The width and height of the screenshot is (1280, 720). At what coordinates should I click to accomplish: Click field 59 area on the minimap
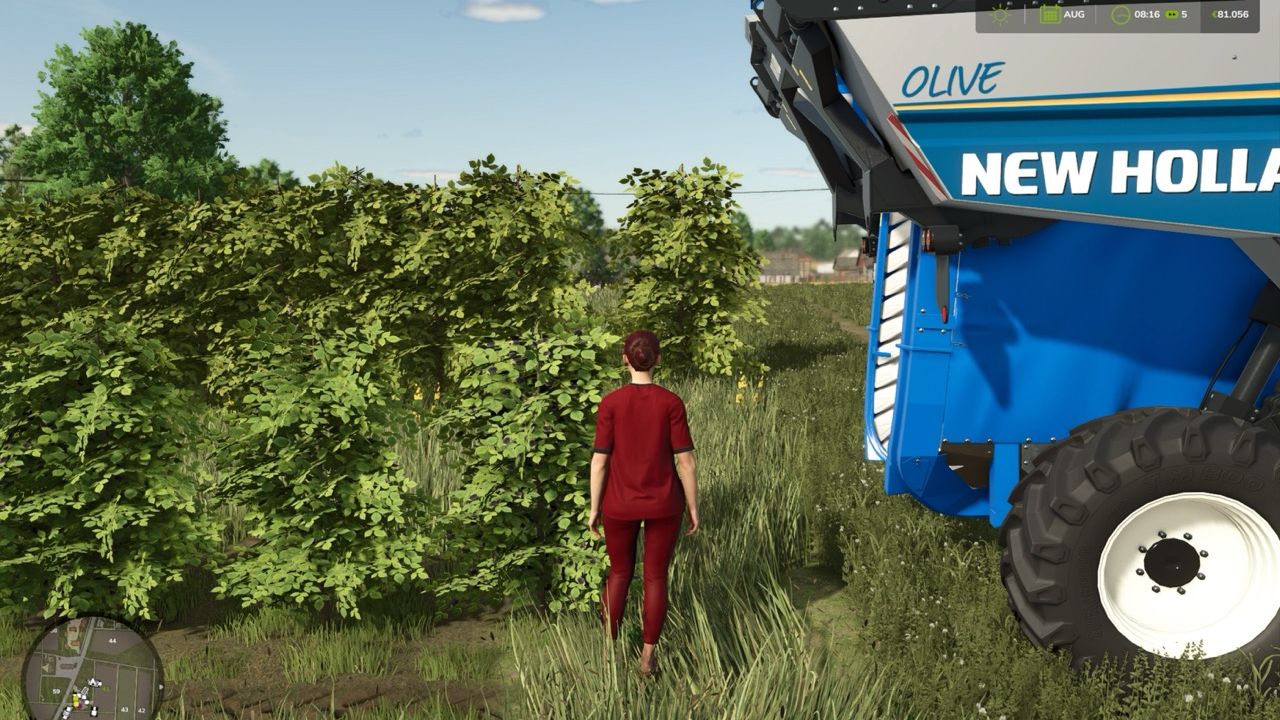point(56,691)
